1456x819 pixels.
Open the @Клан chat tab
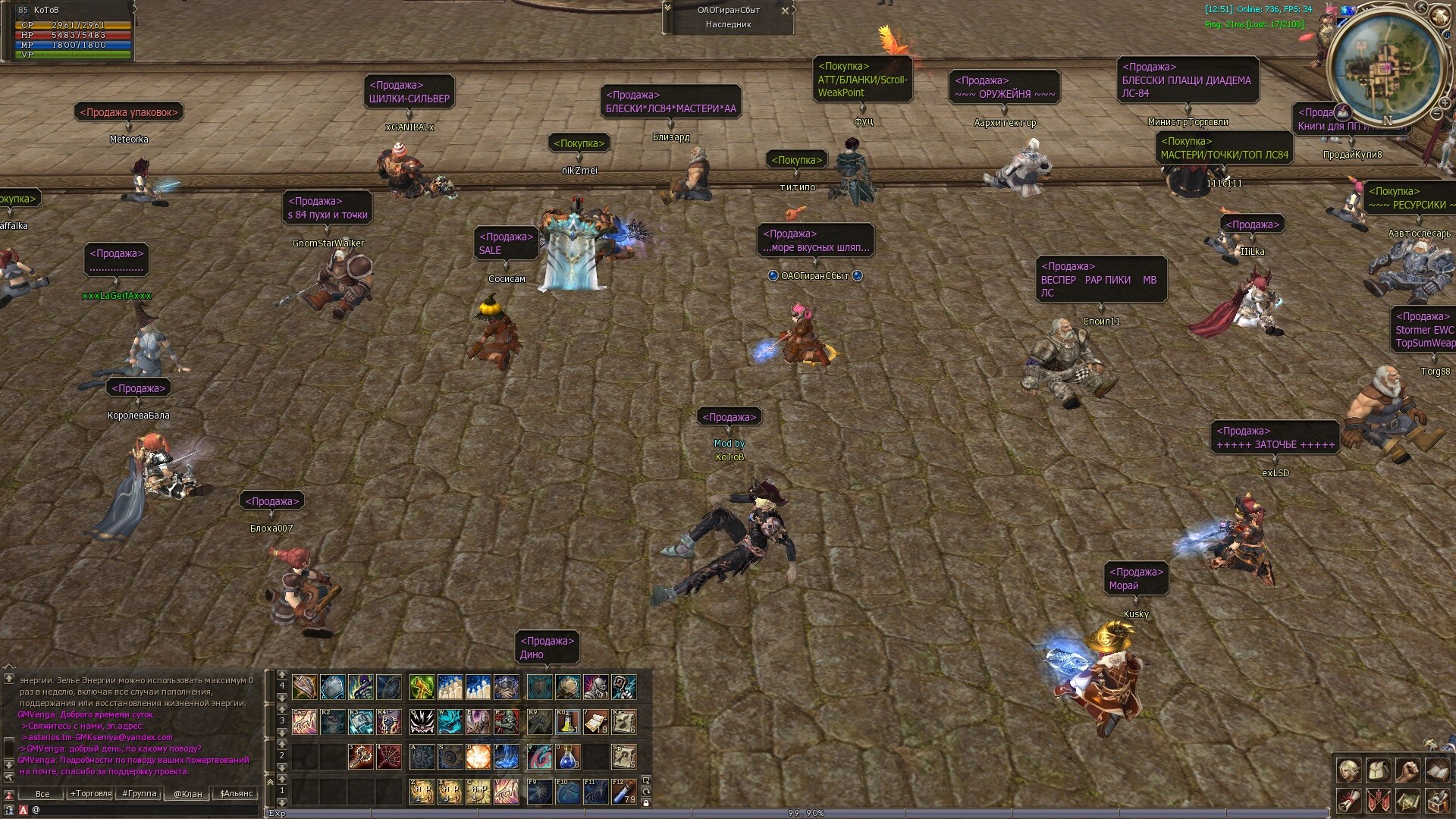187,794
